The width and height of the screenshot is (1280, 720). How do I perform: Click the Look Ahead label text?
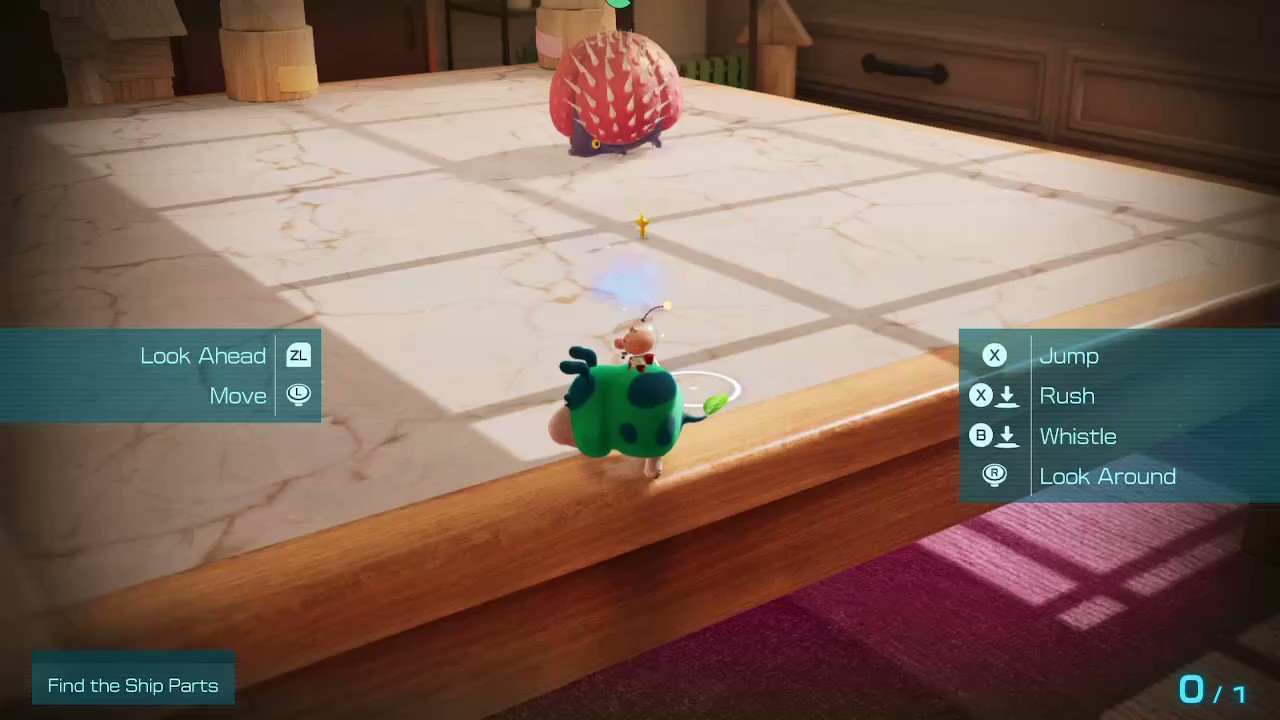tap(202, 355)
